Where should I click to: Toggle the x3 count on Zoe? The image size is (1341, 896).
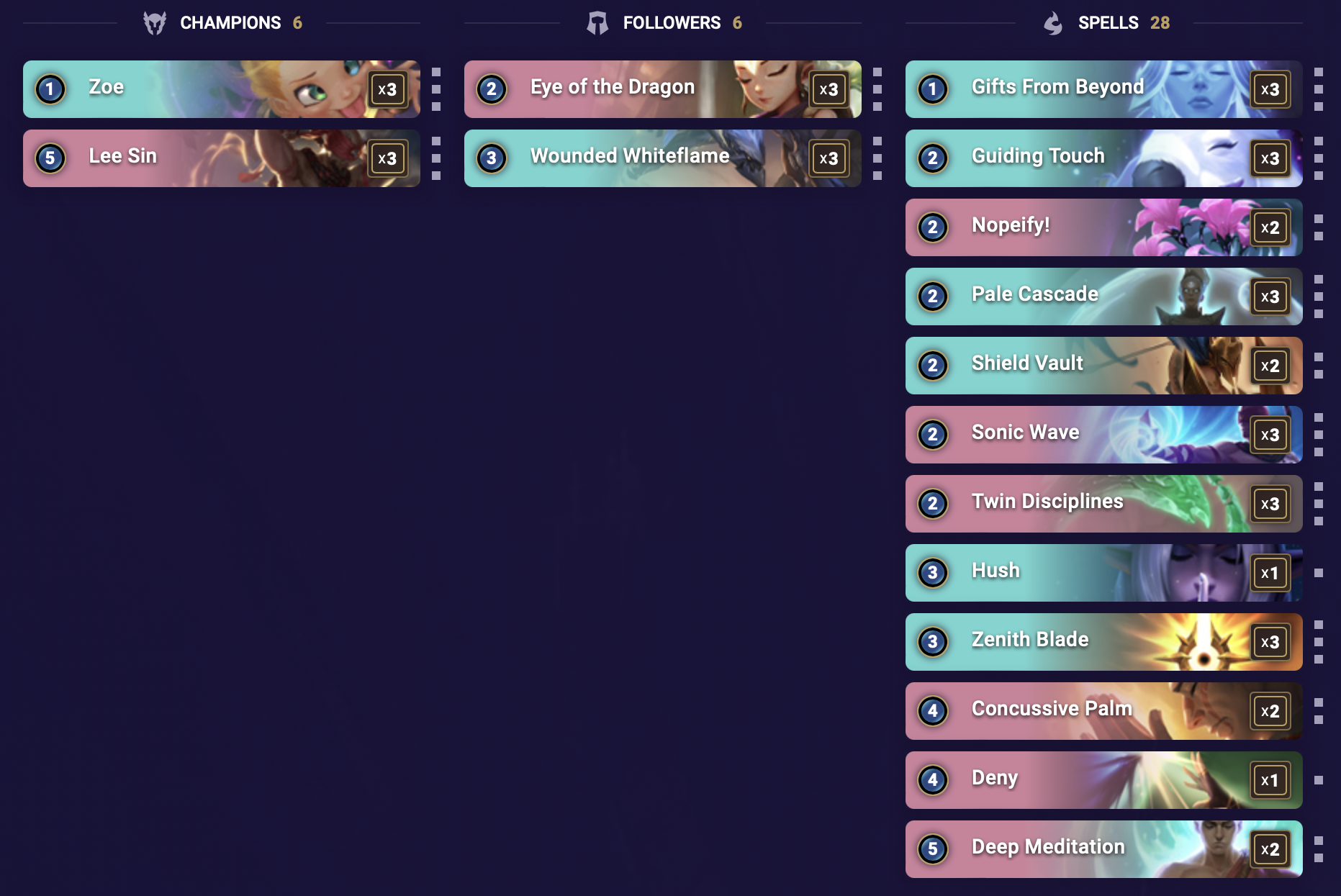click(389, 89)
